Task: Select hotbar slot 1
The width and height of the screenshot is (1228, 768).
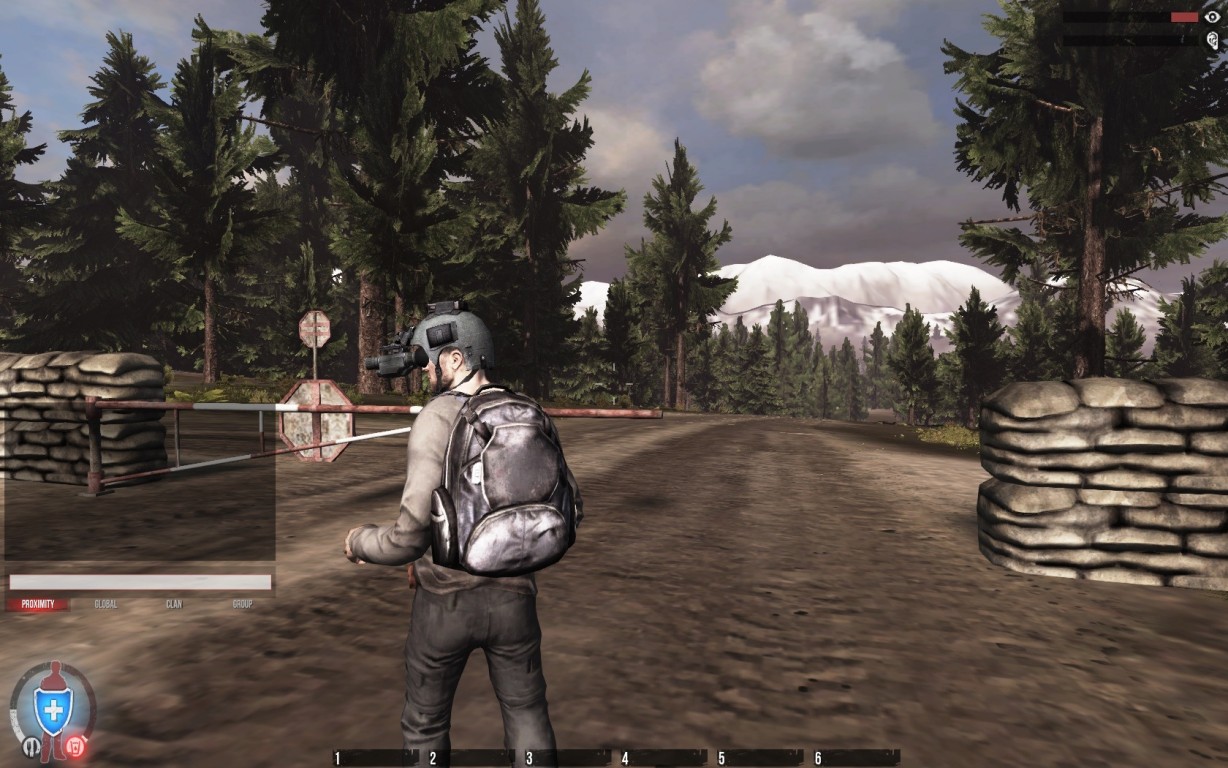Action: [x=375, y=758]
